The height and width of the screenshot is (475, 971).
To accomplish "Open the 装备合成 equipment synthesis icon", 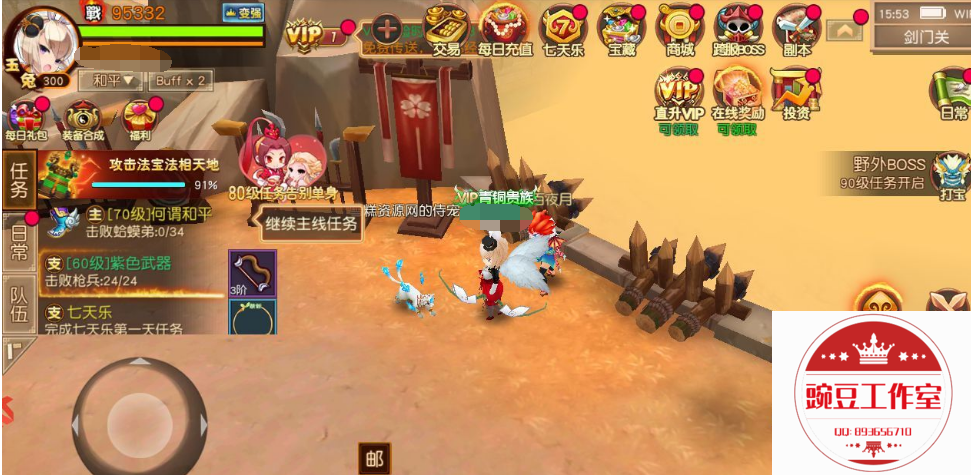I will 81,119.
